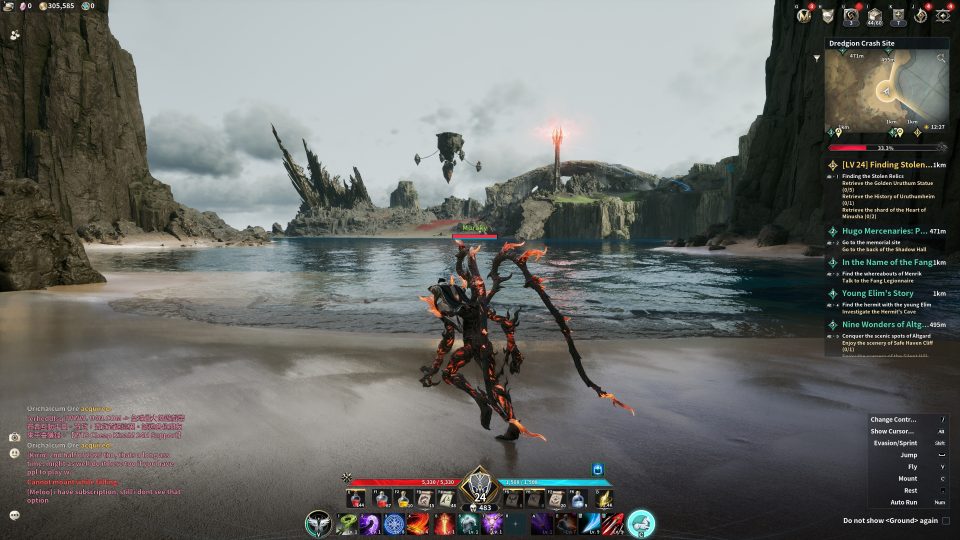
Task: Cast the blue magic circle skill
Action: coord(395,523)
